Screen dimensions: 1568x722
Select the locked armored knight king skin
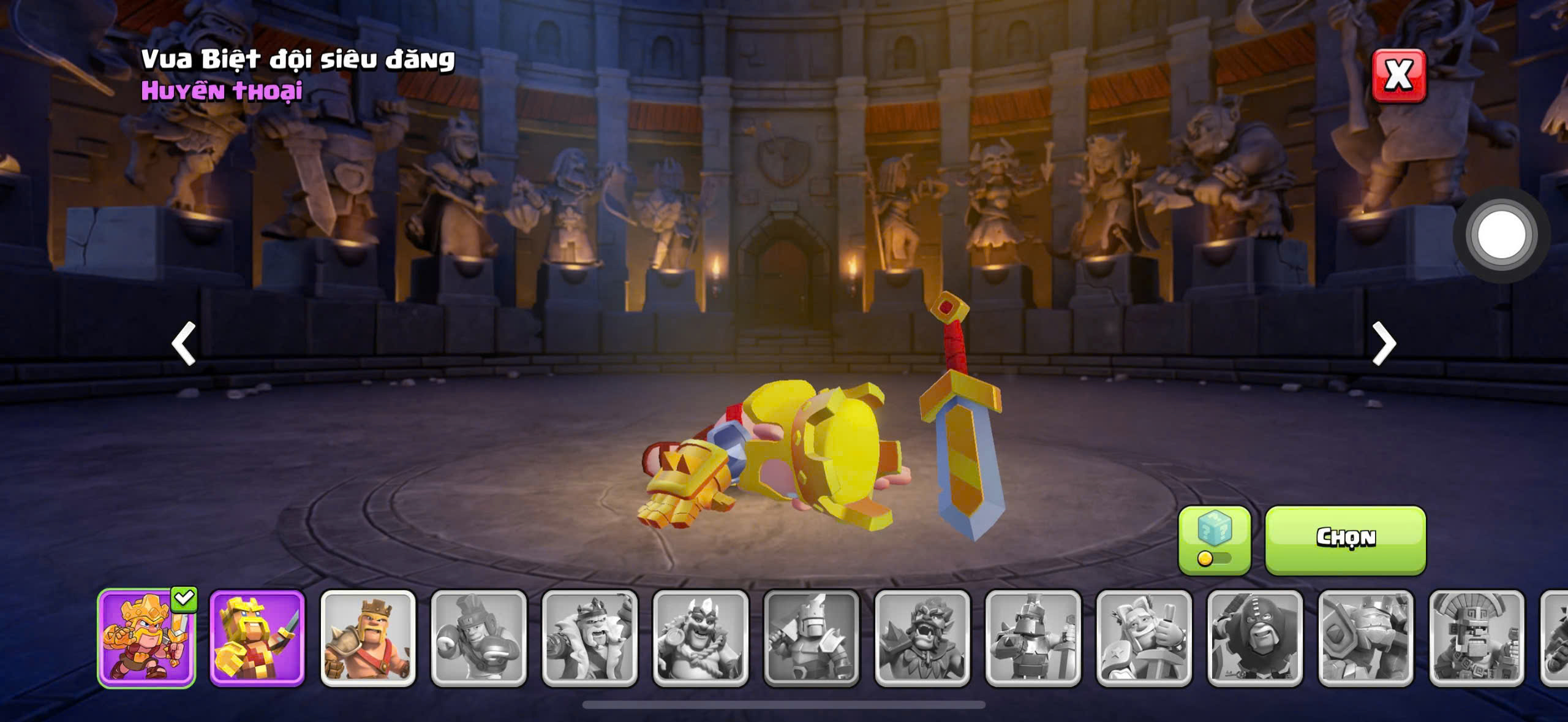click(x=1033, y=638)
